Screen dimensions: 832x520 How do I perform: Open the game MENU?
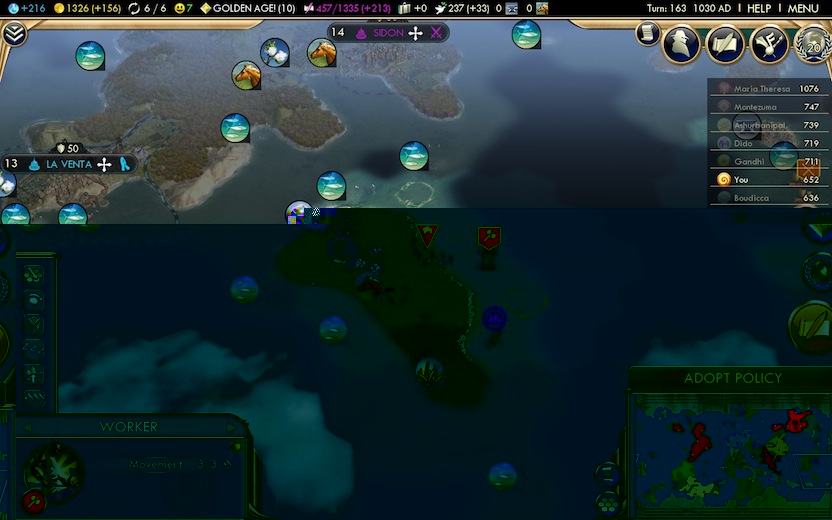(803, 8)
